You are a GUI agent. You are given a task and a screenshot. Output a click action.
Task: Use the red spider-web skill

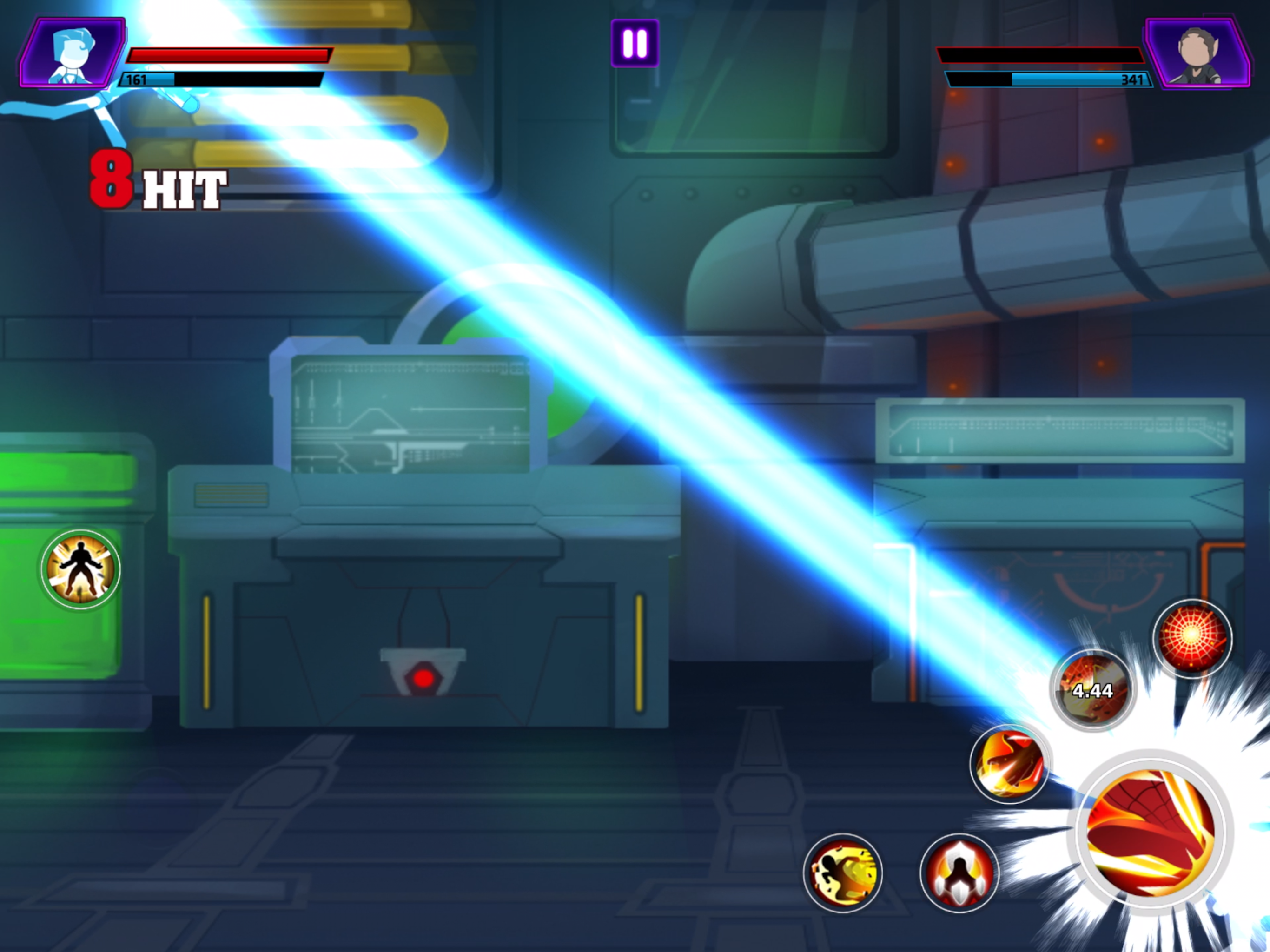point(1192,637)
